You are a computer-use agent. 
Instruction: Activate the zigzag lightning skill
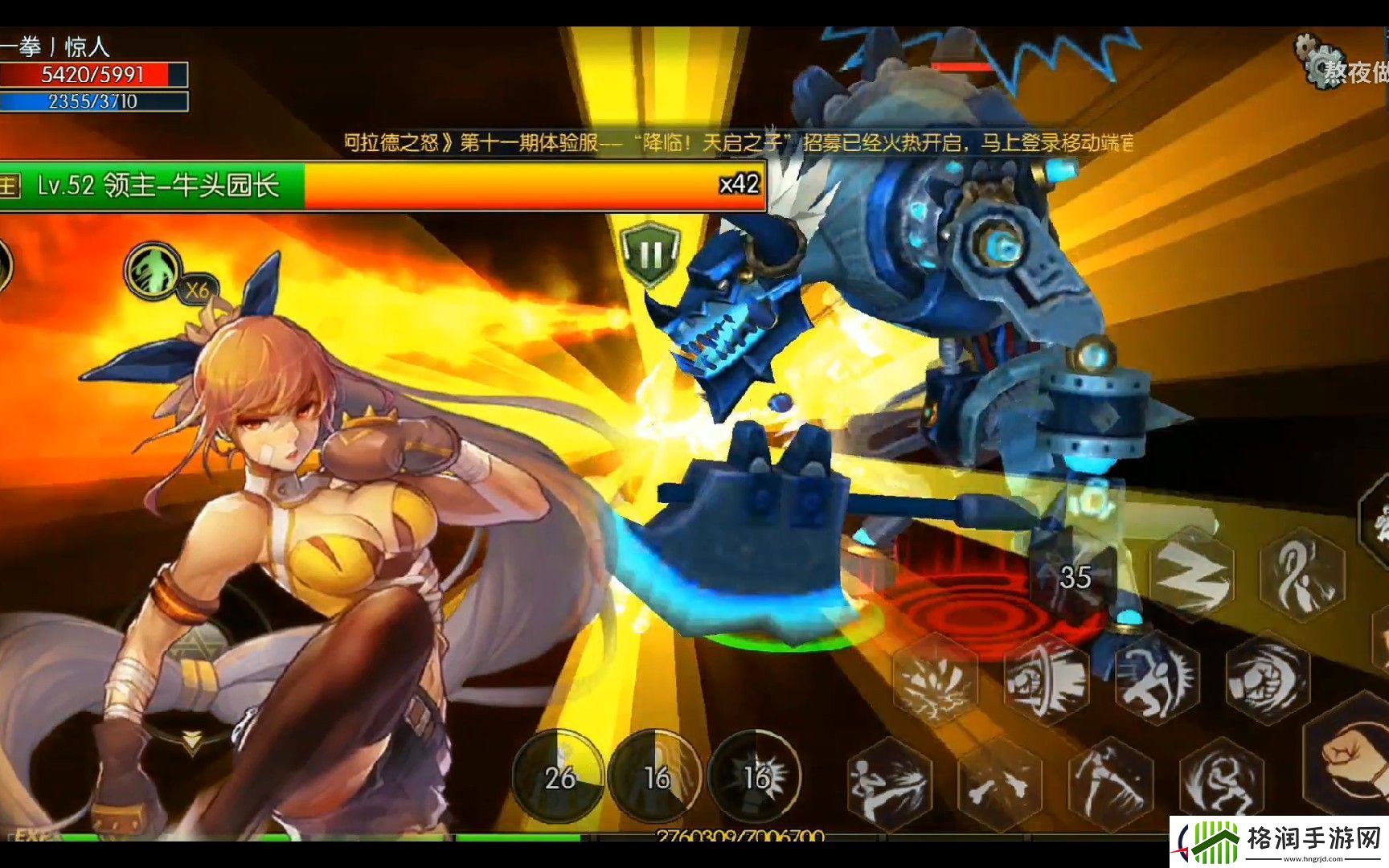pyautogui.click(x=1192, y=572)
